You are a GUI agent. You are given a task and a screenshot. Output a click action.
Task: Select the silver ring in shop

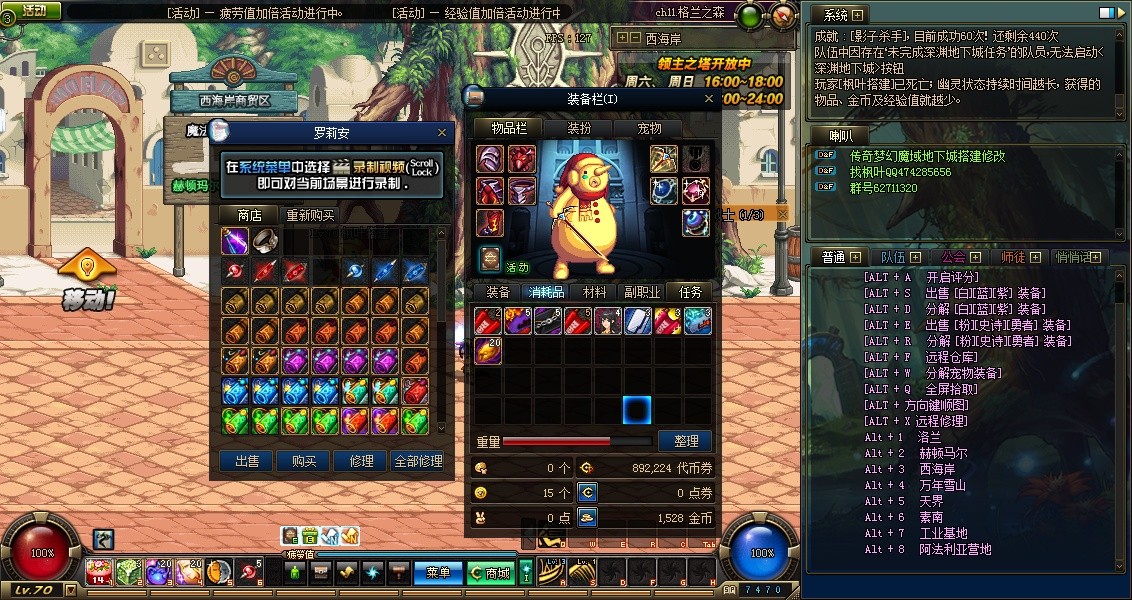pyautogui.click(x=264, y=241)
